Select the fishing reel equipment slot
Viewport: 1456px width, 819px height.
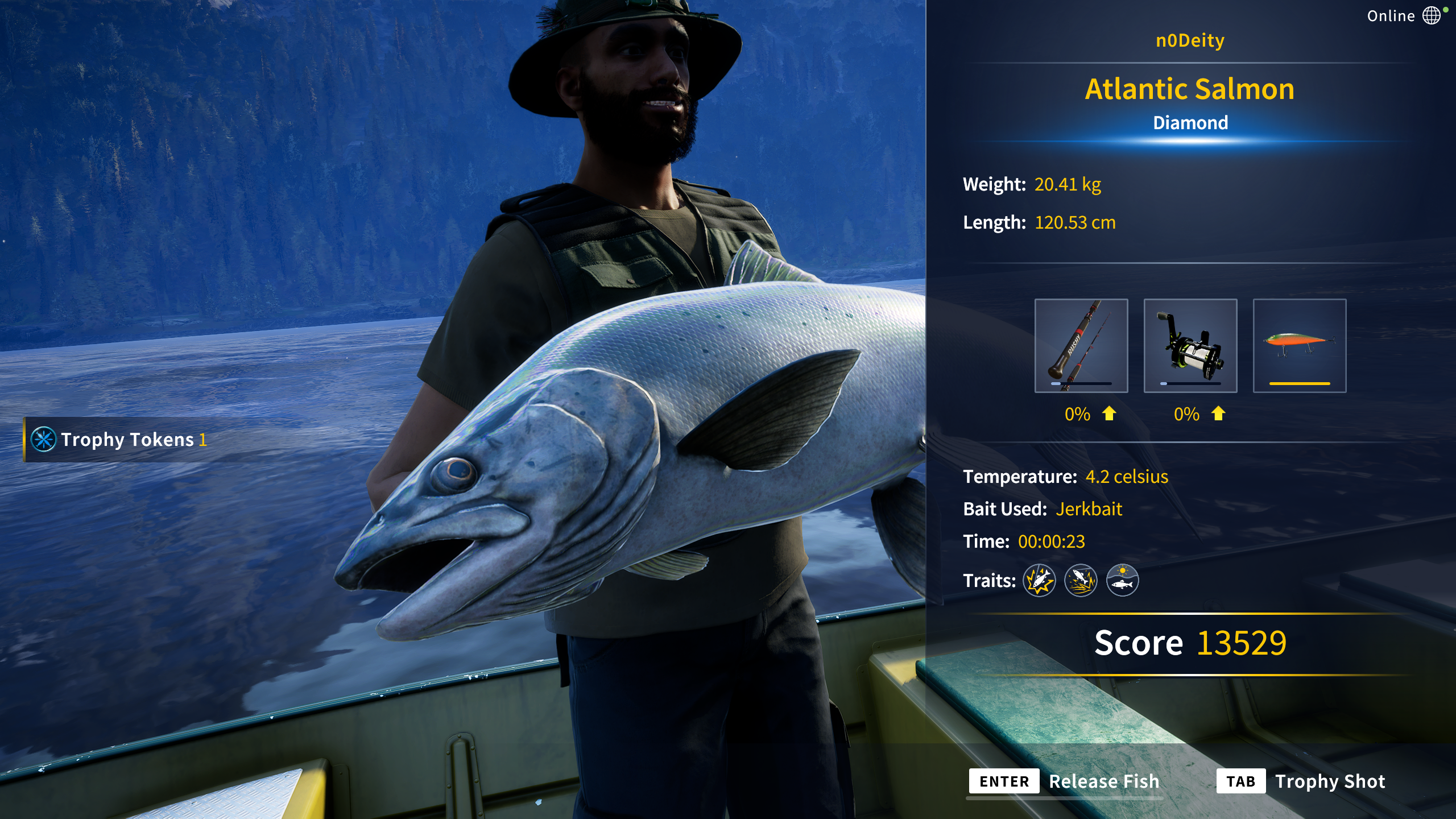1190,346
